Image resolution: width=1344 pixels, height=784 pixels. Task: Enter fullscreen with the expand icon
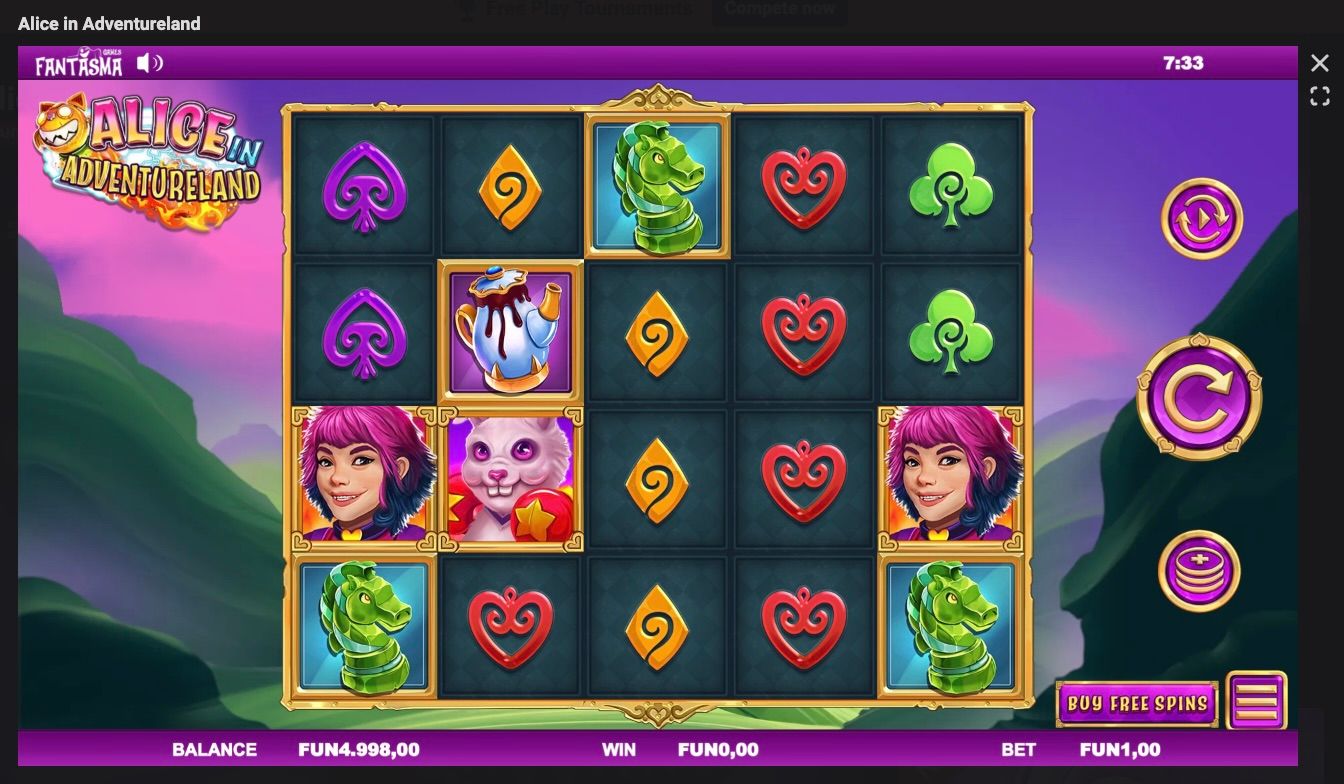[x=1319, y=96]
